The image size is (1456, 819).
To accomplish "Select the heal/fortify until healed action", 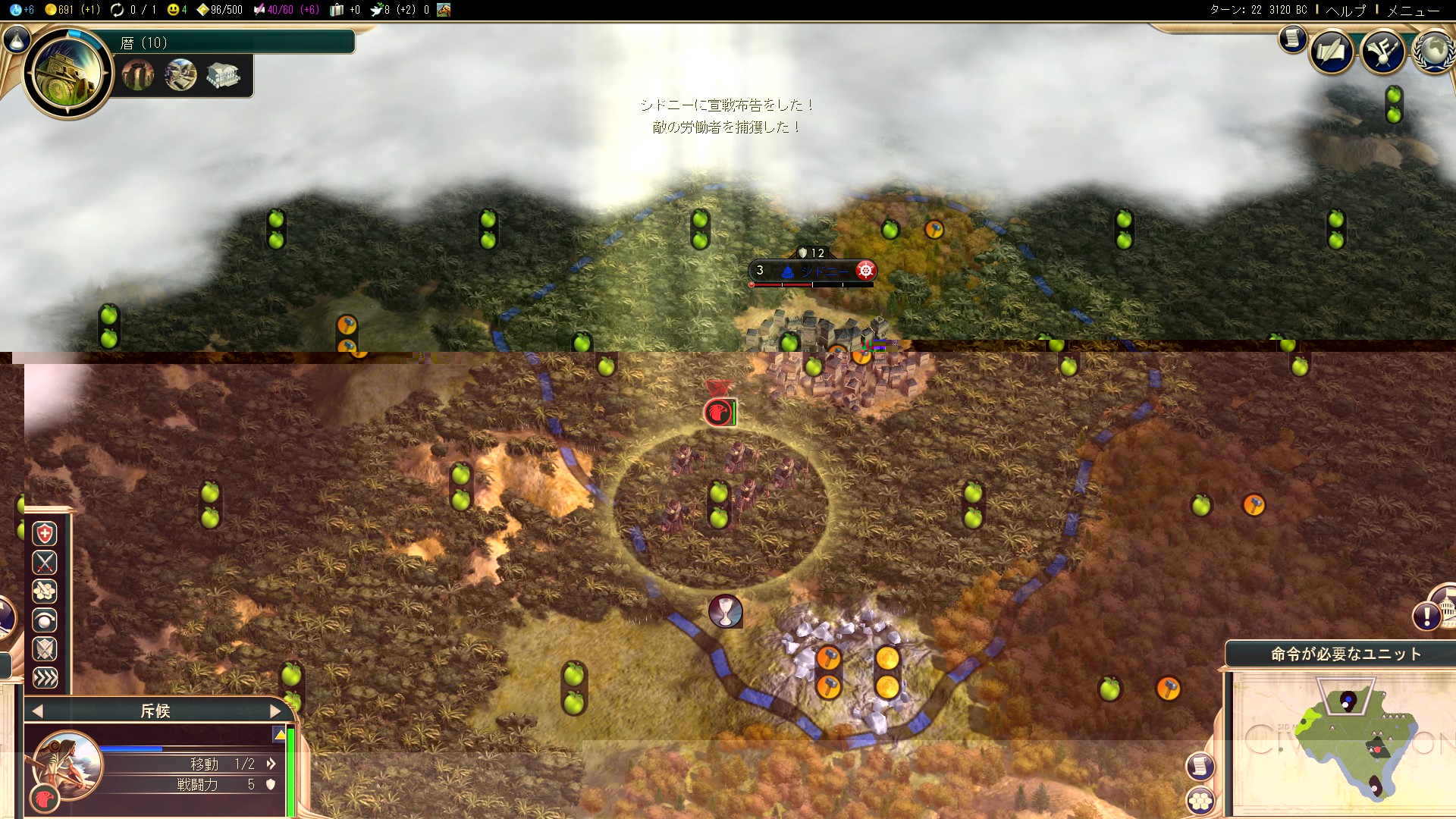I will pos(45,534).
